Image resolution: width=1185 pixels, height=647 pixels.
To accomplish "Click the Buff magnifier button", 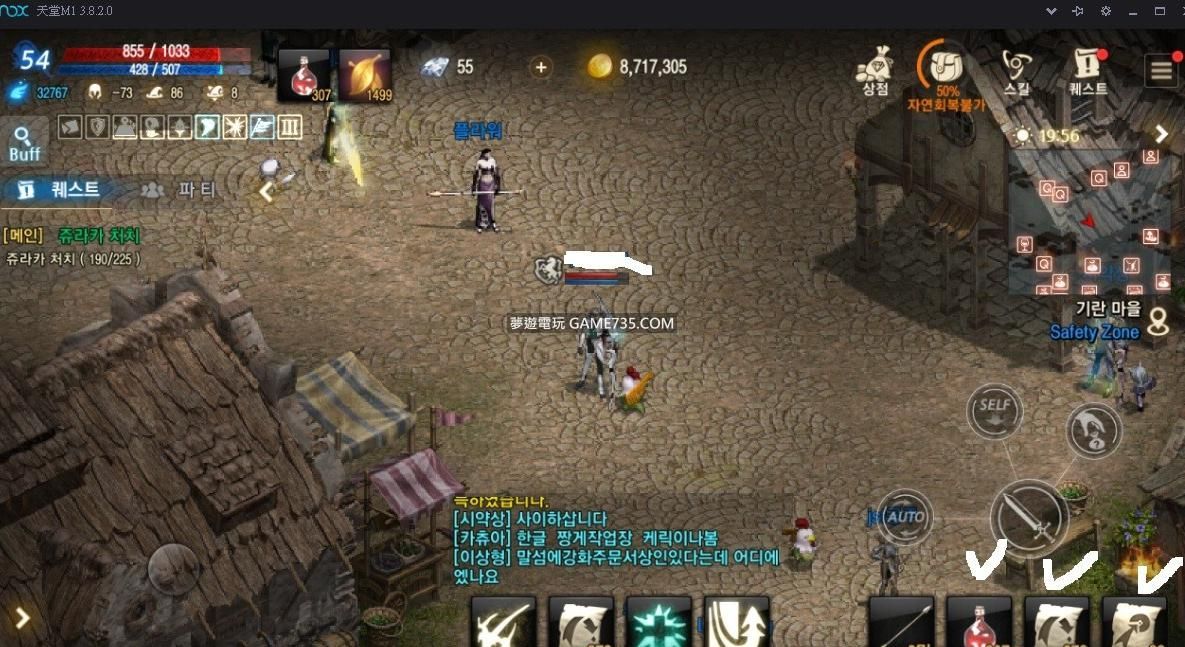I will tap(24, 142).
